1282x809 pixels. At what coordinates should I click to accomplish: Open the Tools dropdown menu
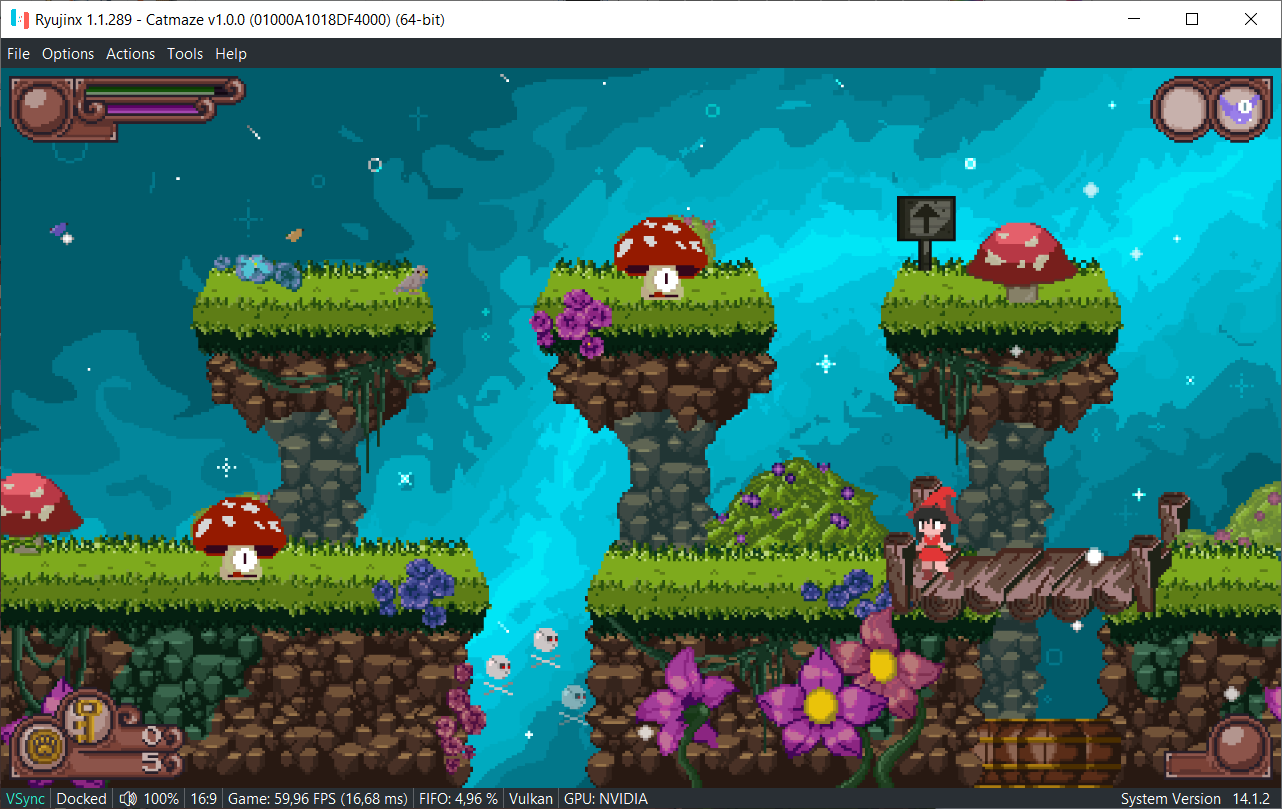tap(184, 53)
